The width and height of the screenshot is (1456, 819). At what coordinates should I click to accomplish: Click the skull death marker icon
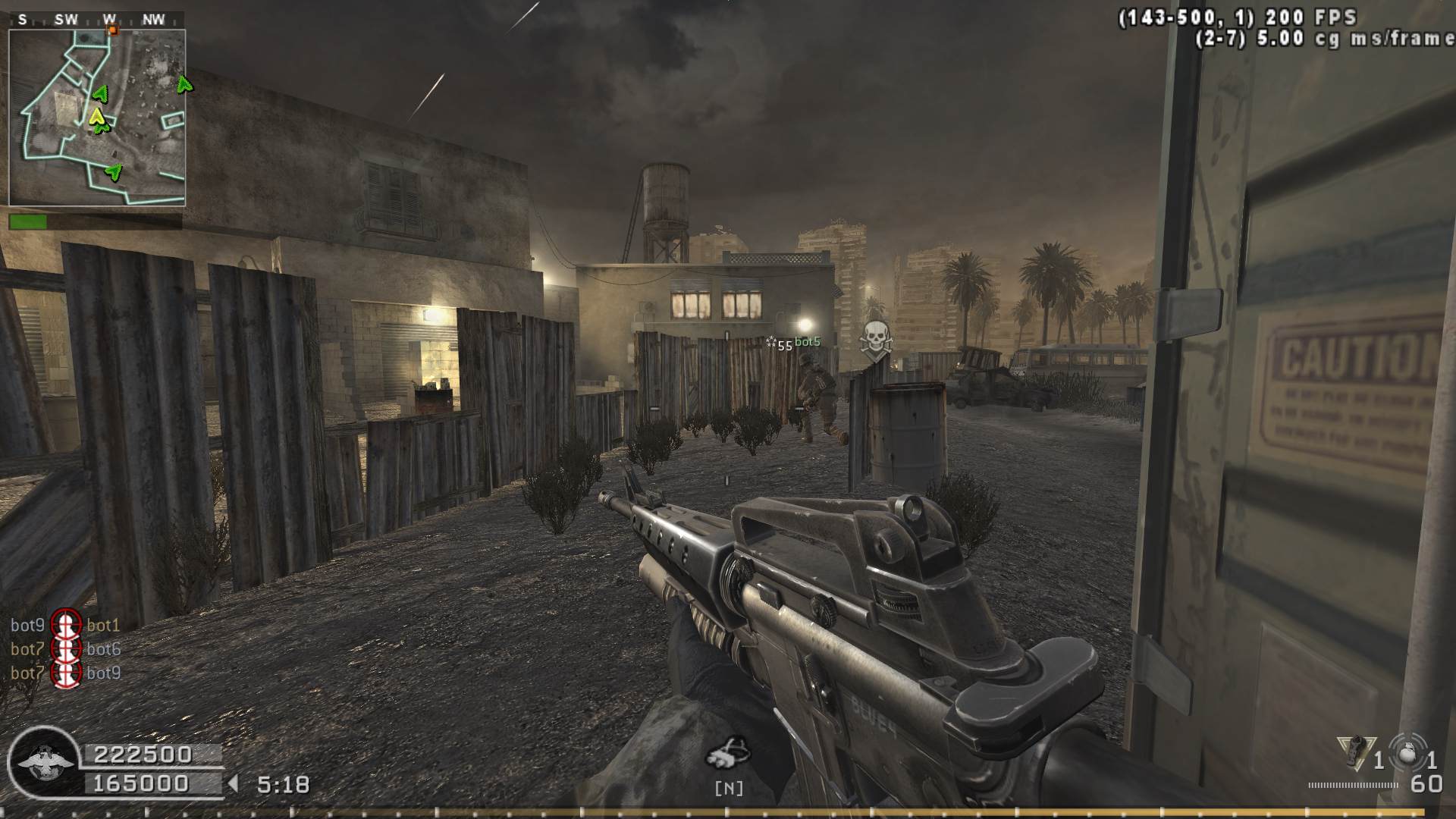coord(876,337)
